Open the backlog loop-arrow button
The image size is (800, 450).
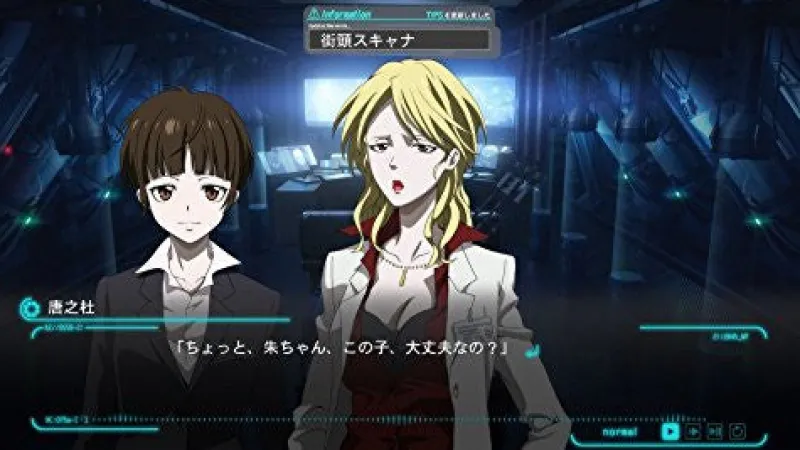point(737,431)
